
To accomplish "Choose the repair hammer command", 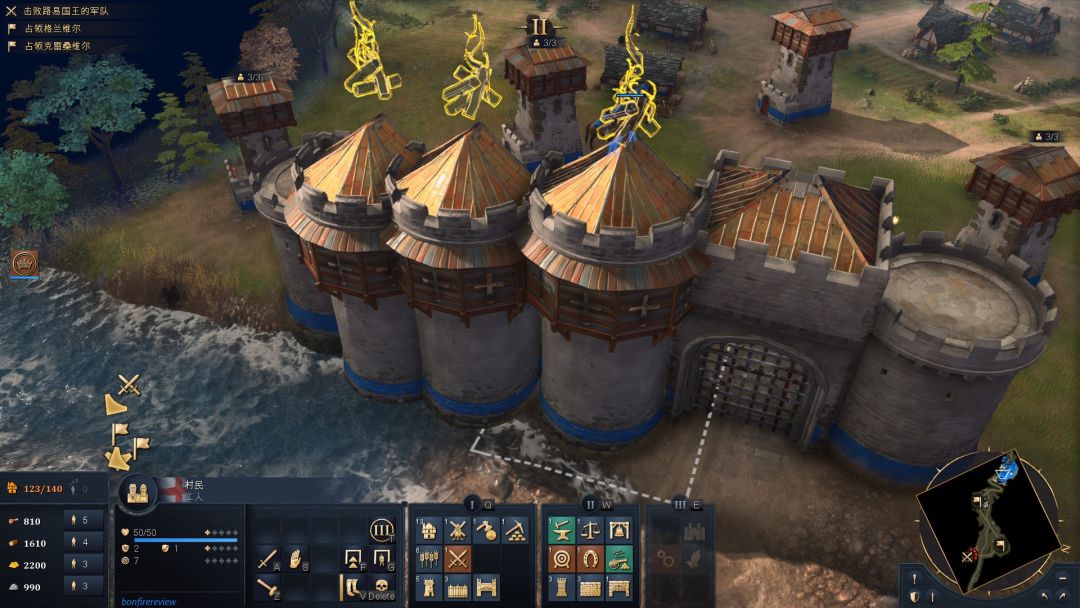I will (267, 587).
